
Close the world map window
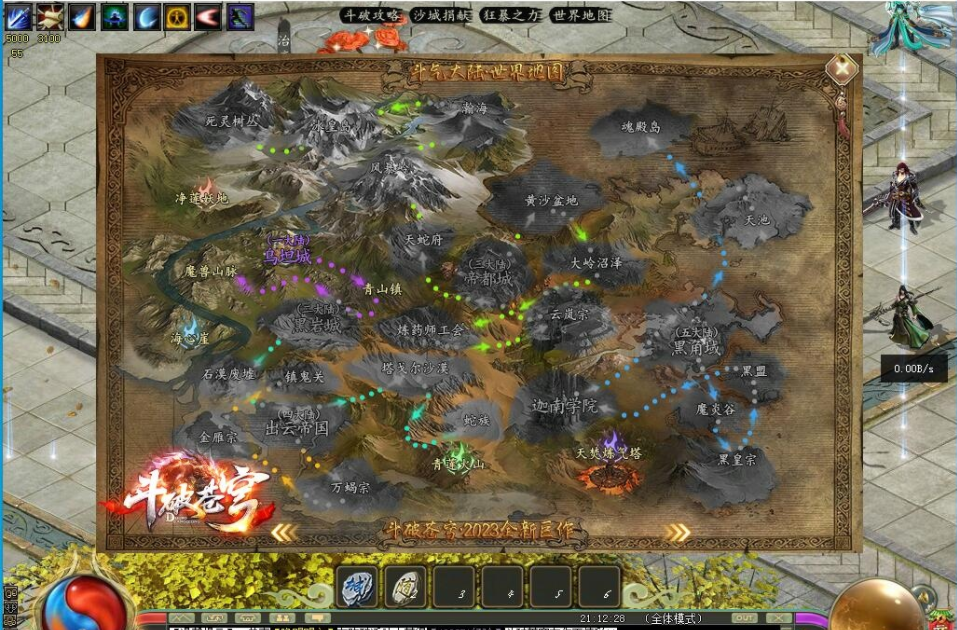843,69
